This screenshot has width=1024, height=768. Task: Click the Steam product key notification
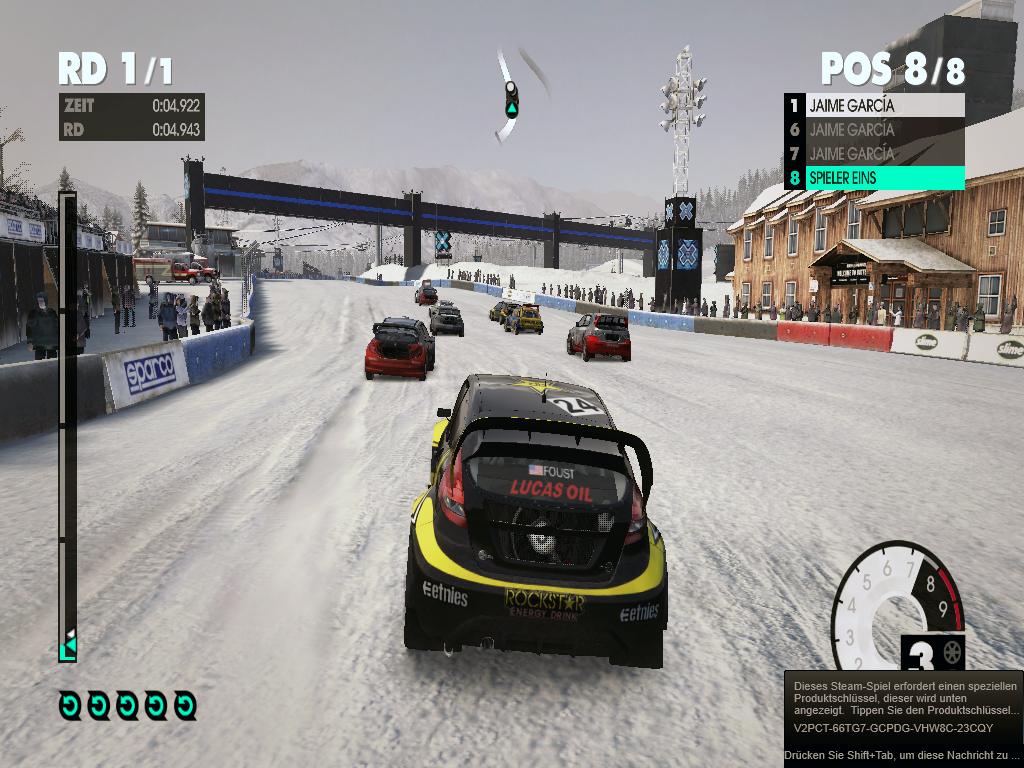tap(903, 718)
